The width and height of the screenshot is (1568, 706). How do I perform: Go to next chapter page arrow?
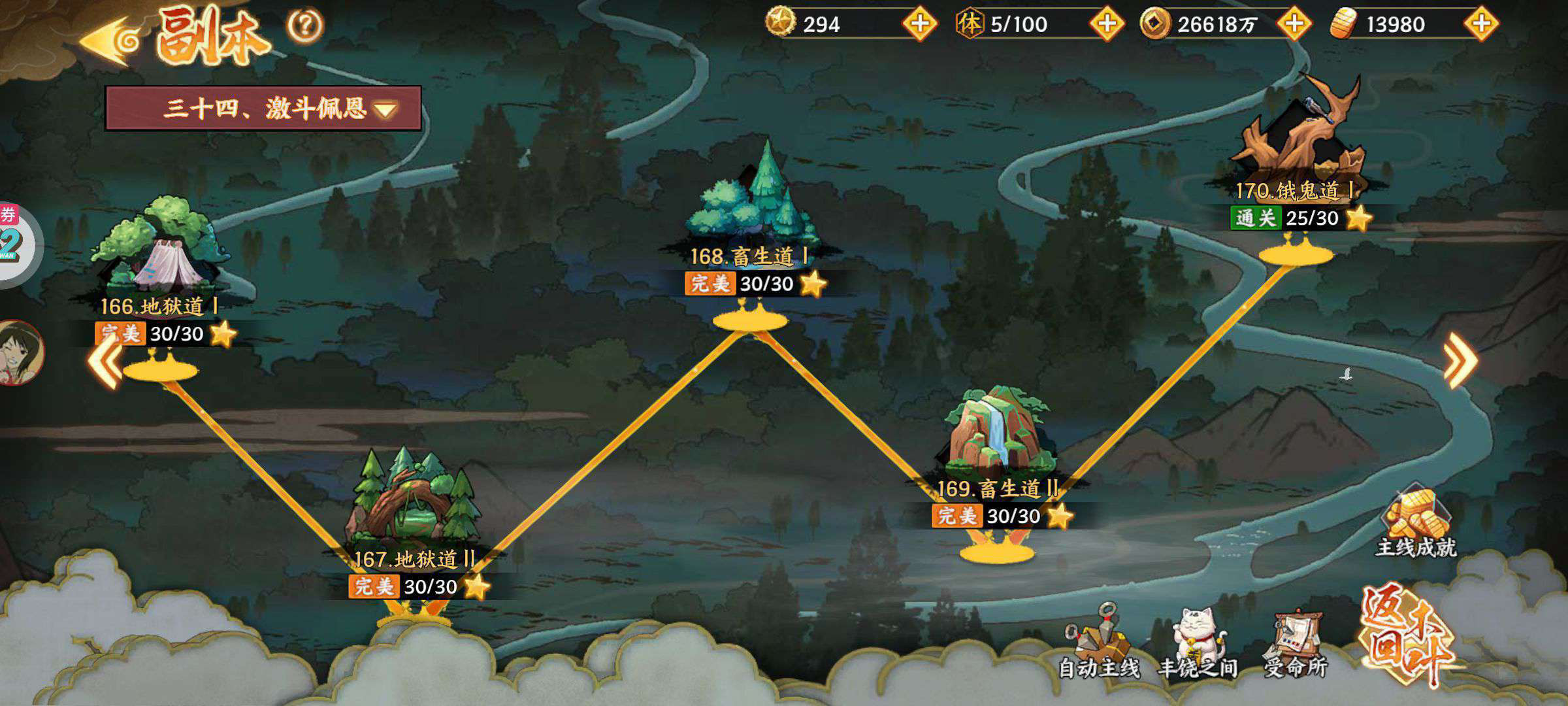pyautogui.click(x=1461, y=360)
